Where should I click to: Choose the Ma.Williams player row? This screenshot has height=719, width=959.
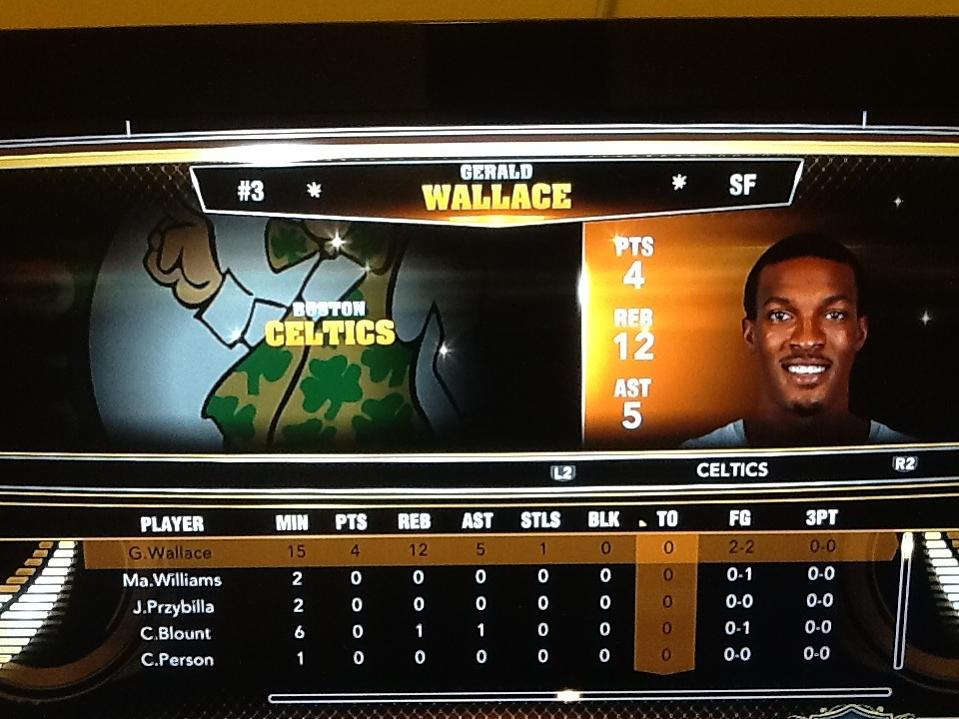point(172,580)
